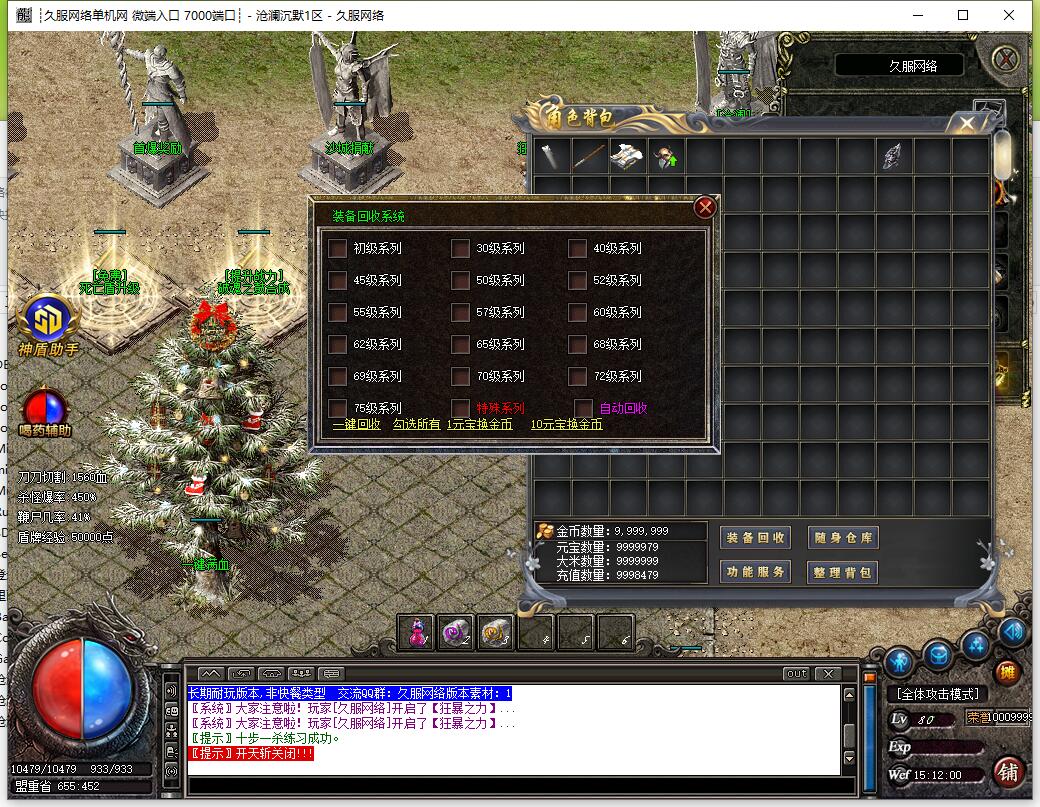1040x807 pixels.
Task: Close the 角色背包 inventory window
Action: click(966, 124)
